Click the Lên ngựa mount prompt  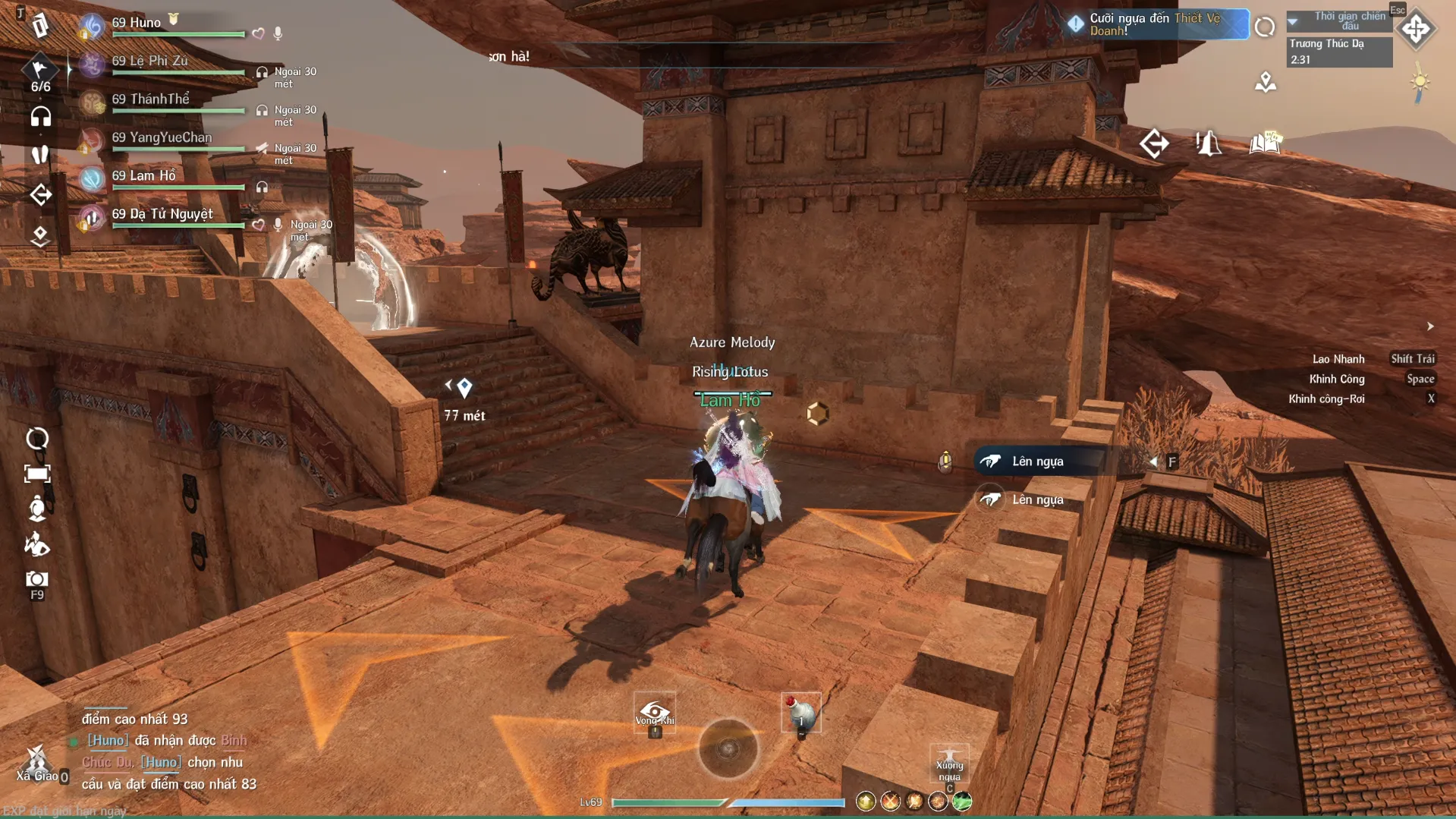tap(1037, 461)
